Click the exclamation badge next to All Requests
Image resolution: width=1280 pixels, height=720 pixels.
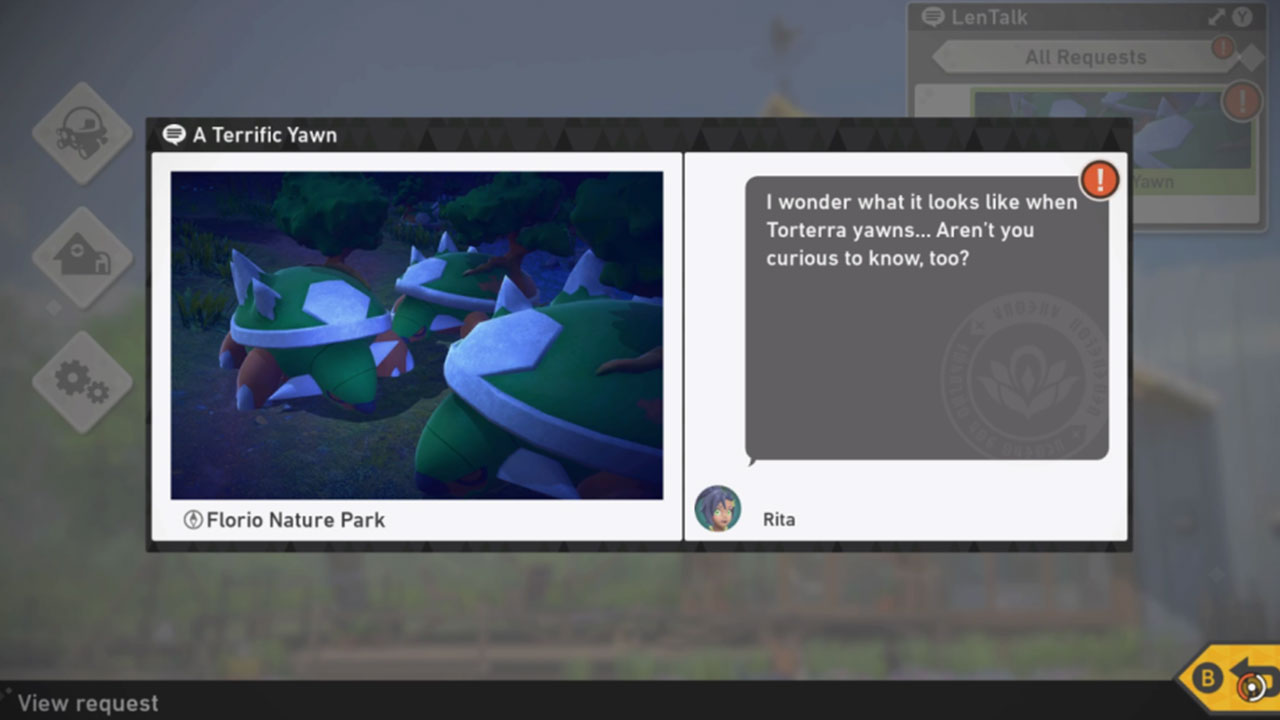point(1222,47)
